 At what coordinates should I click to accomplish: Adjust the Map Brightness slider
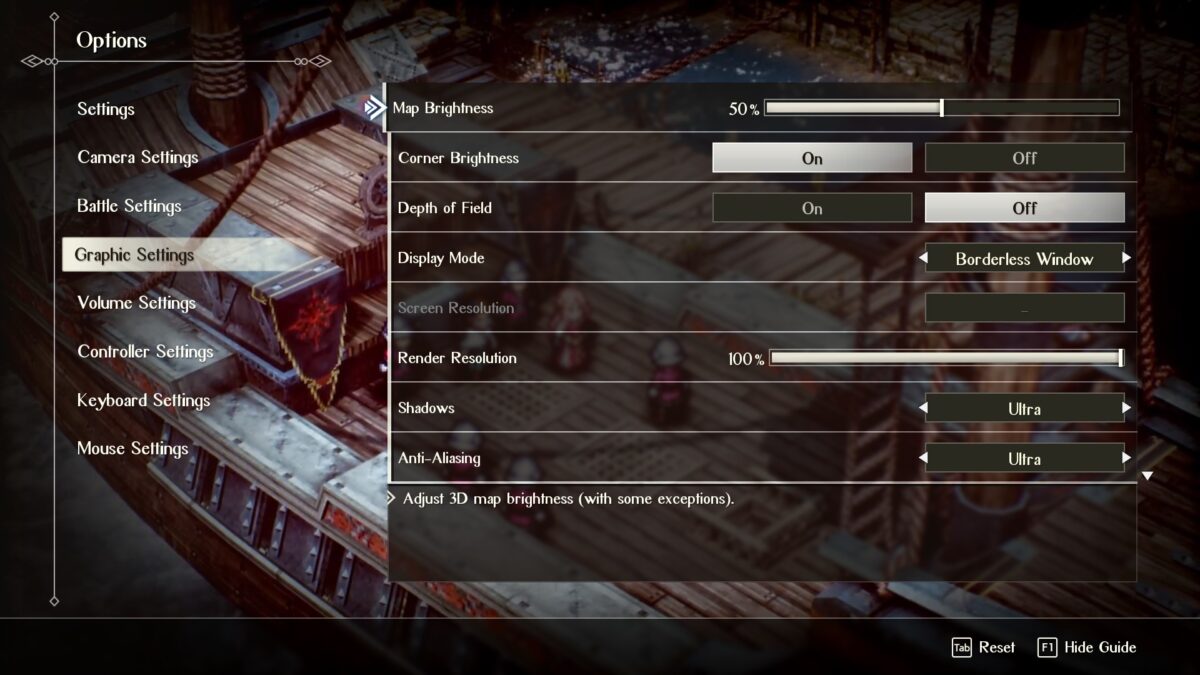941,108
